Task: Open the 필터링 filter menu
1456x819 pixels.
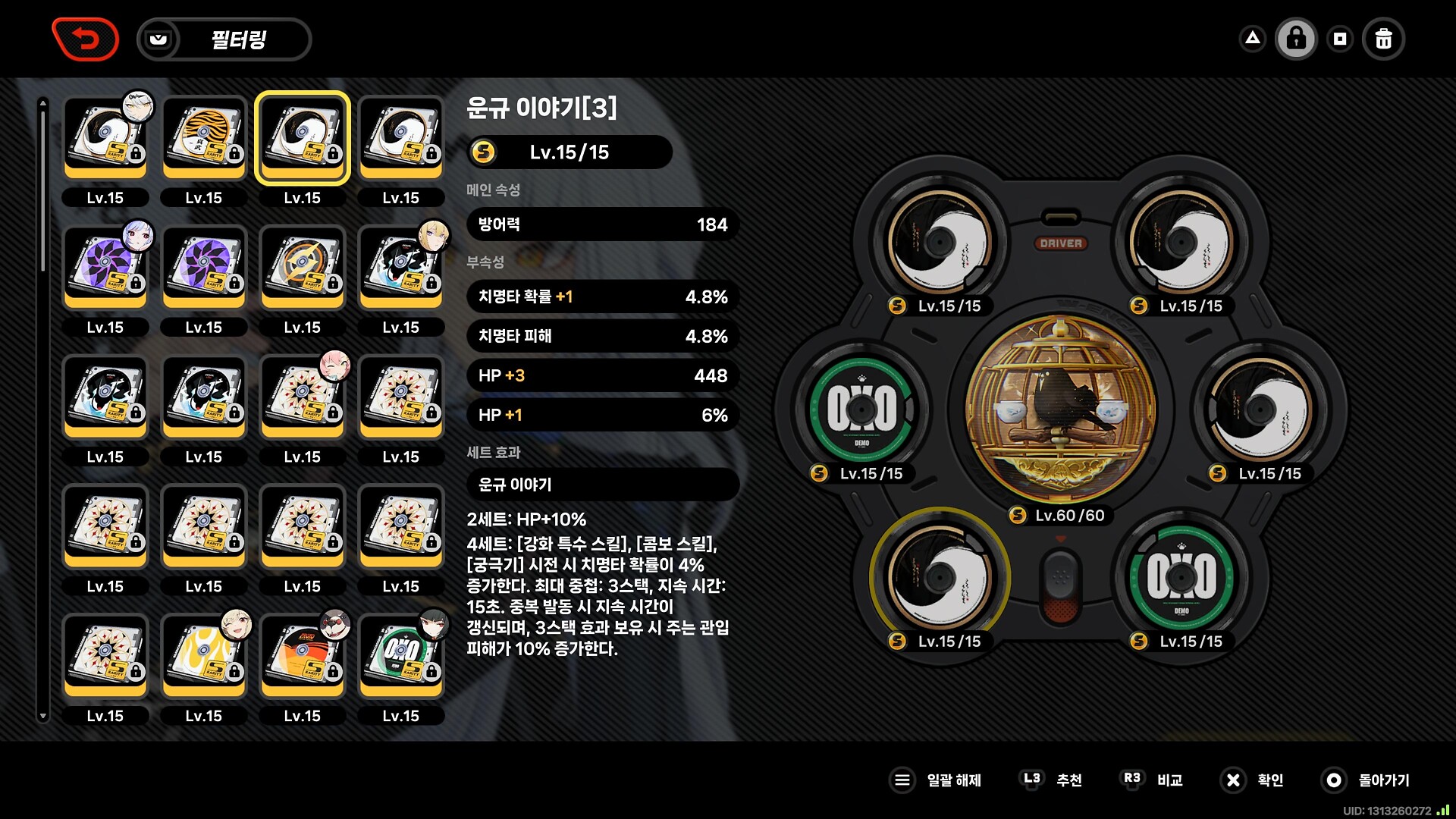Action: [224, 39]
